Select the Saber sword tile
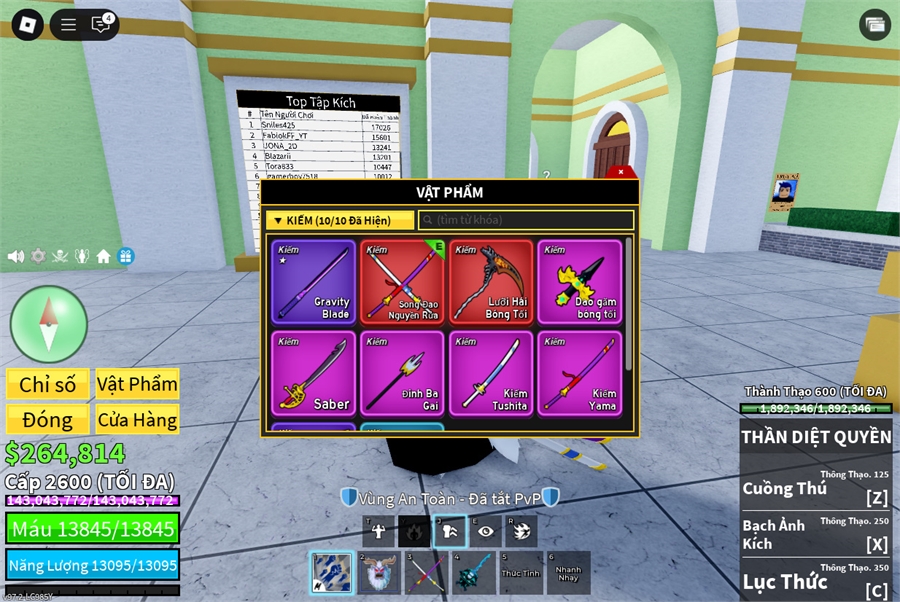900x602 pixels. pos(313,373)
